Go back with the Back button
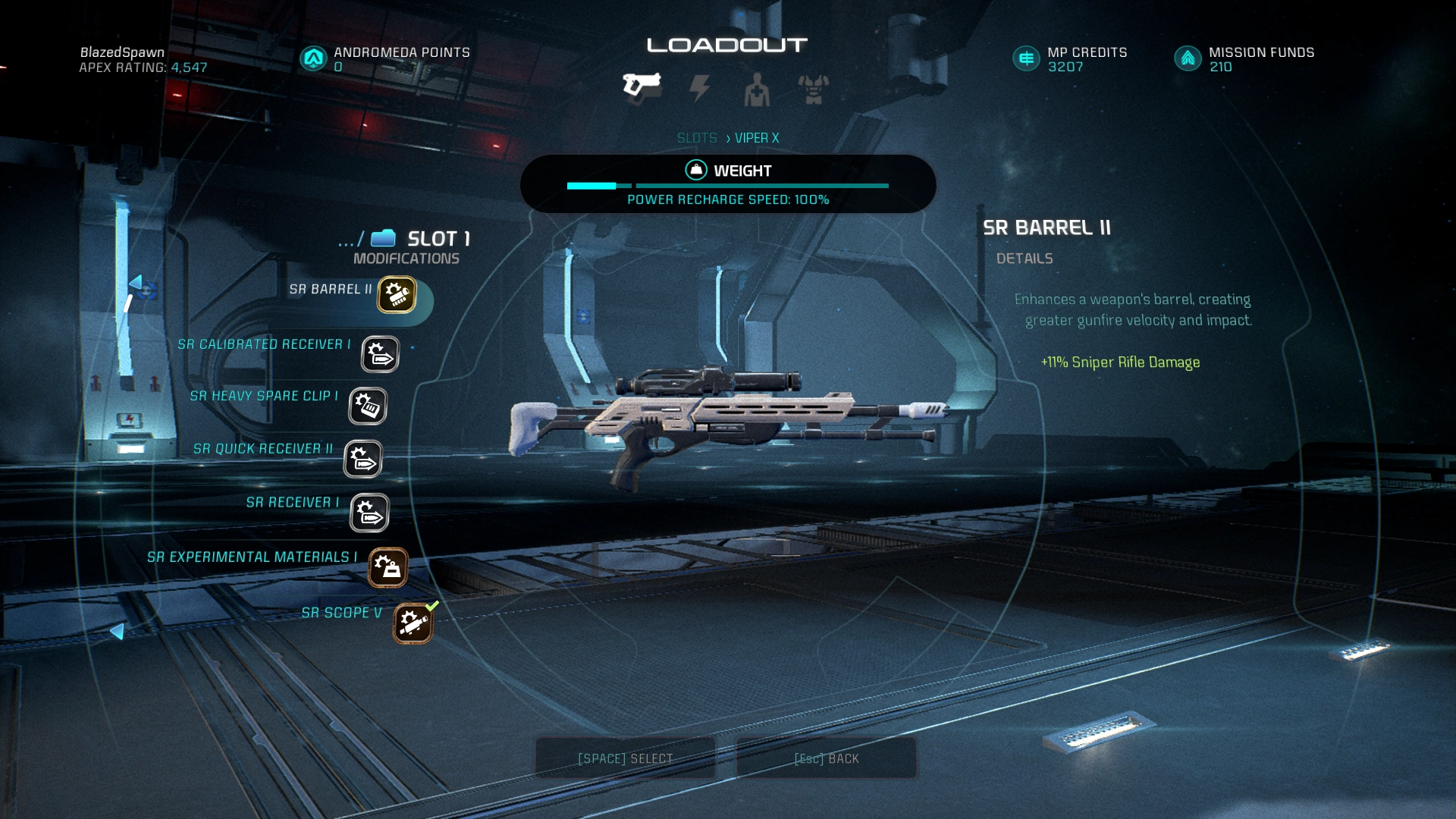This screenshot has height=819, width=1456. pos(826,758)
